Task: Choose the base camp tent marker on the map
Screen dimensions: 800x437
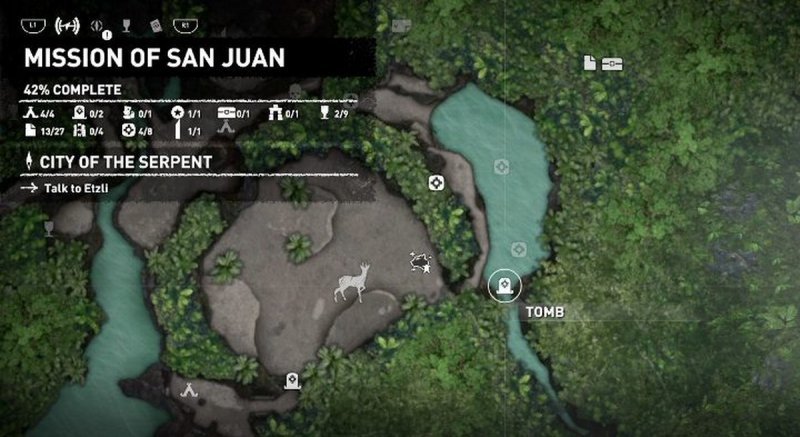Action: tap(188, 392)
